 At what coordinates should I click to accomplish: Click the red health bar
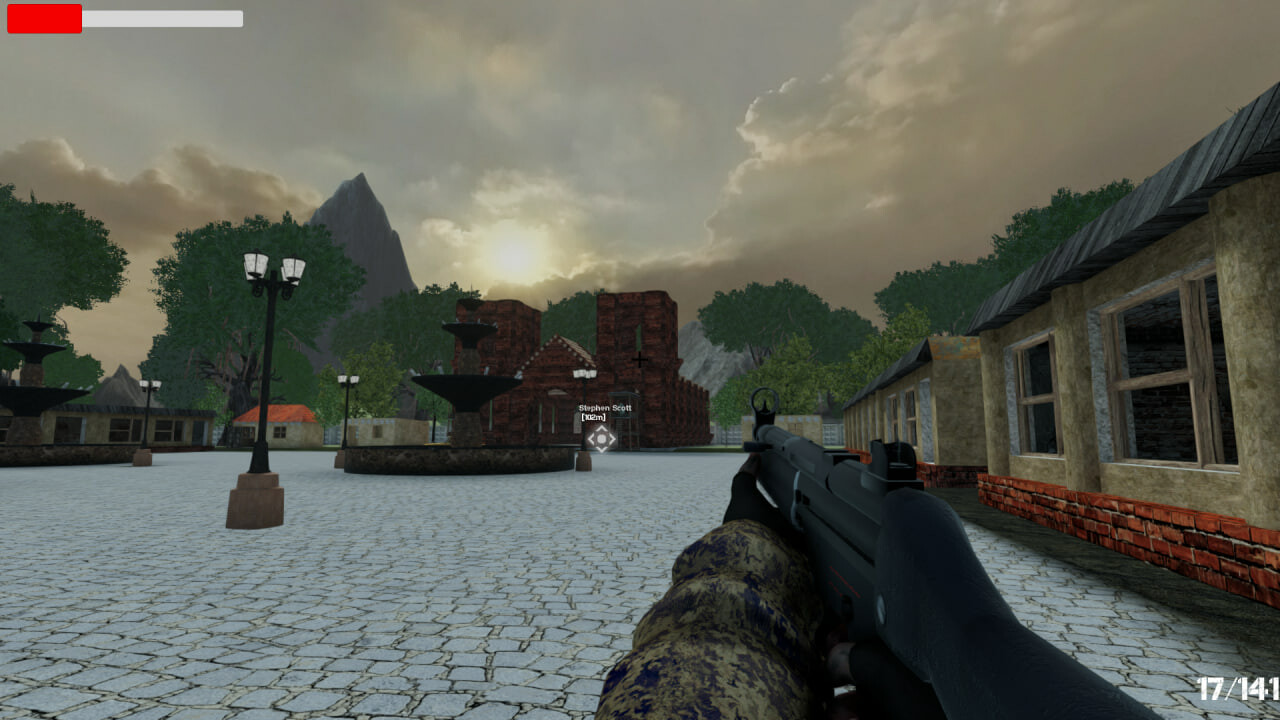pos(44,18)
